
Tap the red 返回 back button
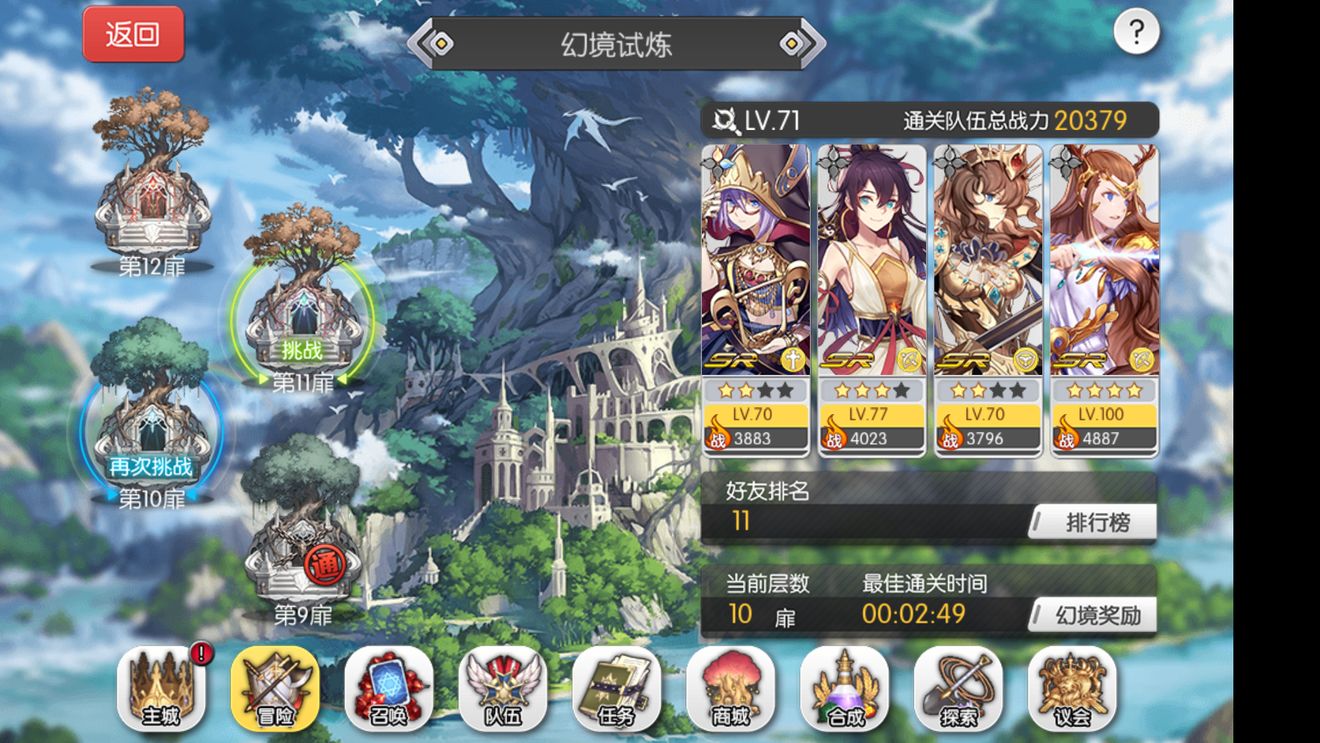click(x=133, y=34)
